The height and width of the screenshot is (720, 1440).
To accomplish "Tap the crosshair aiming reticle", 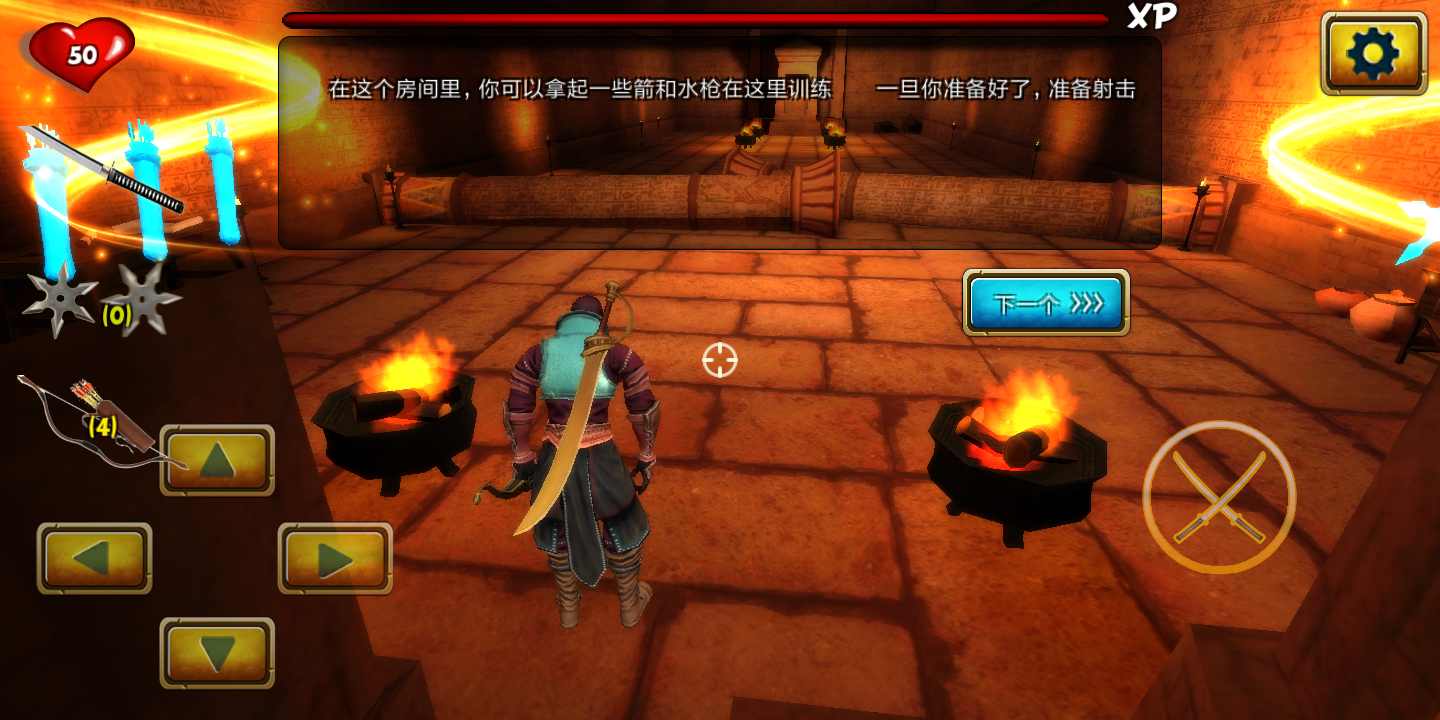I will 722,360.
